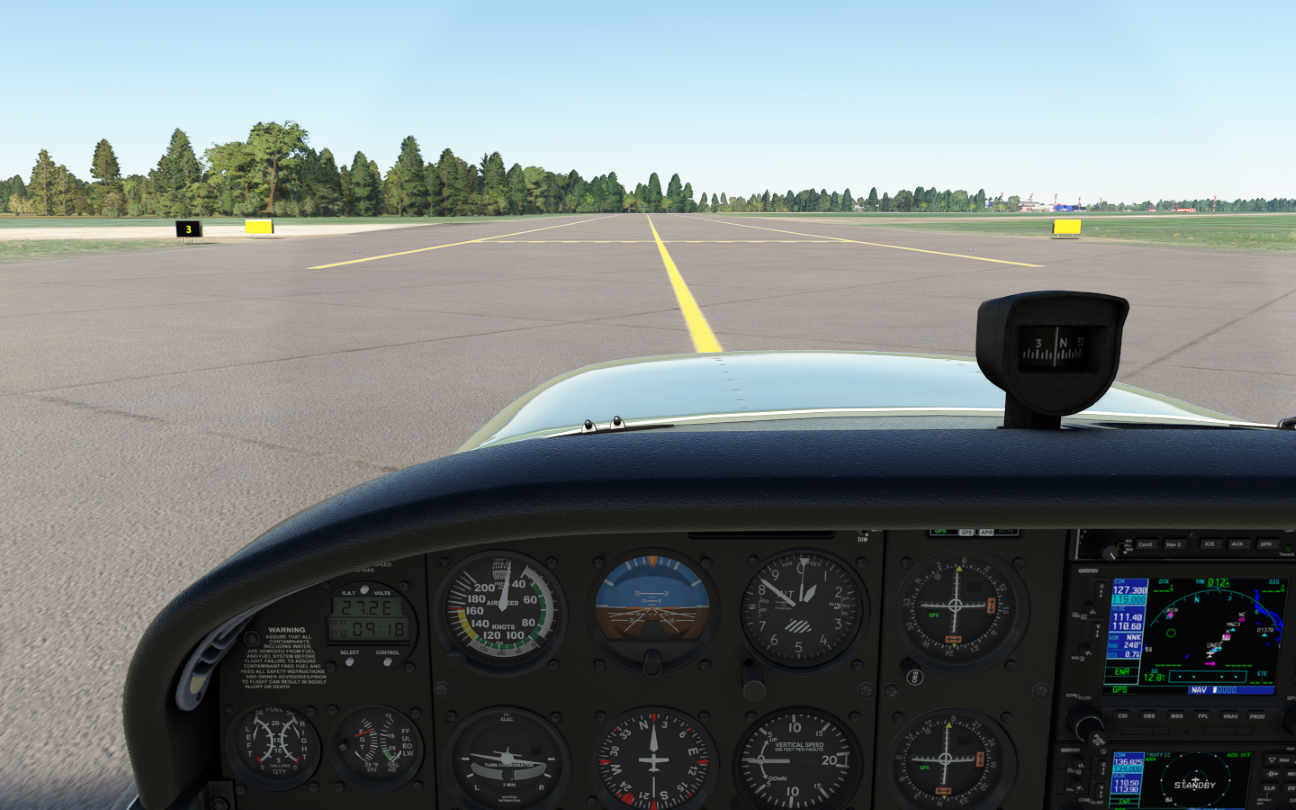Toggle the Com2 audio panel button

(1145, 545)
